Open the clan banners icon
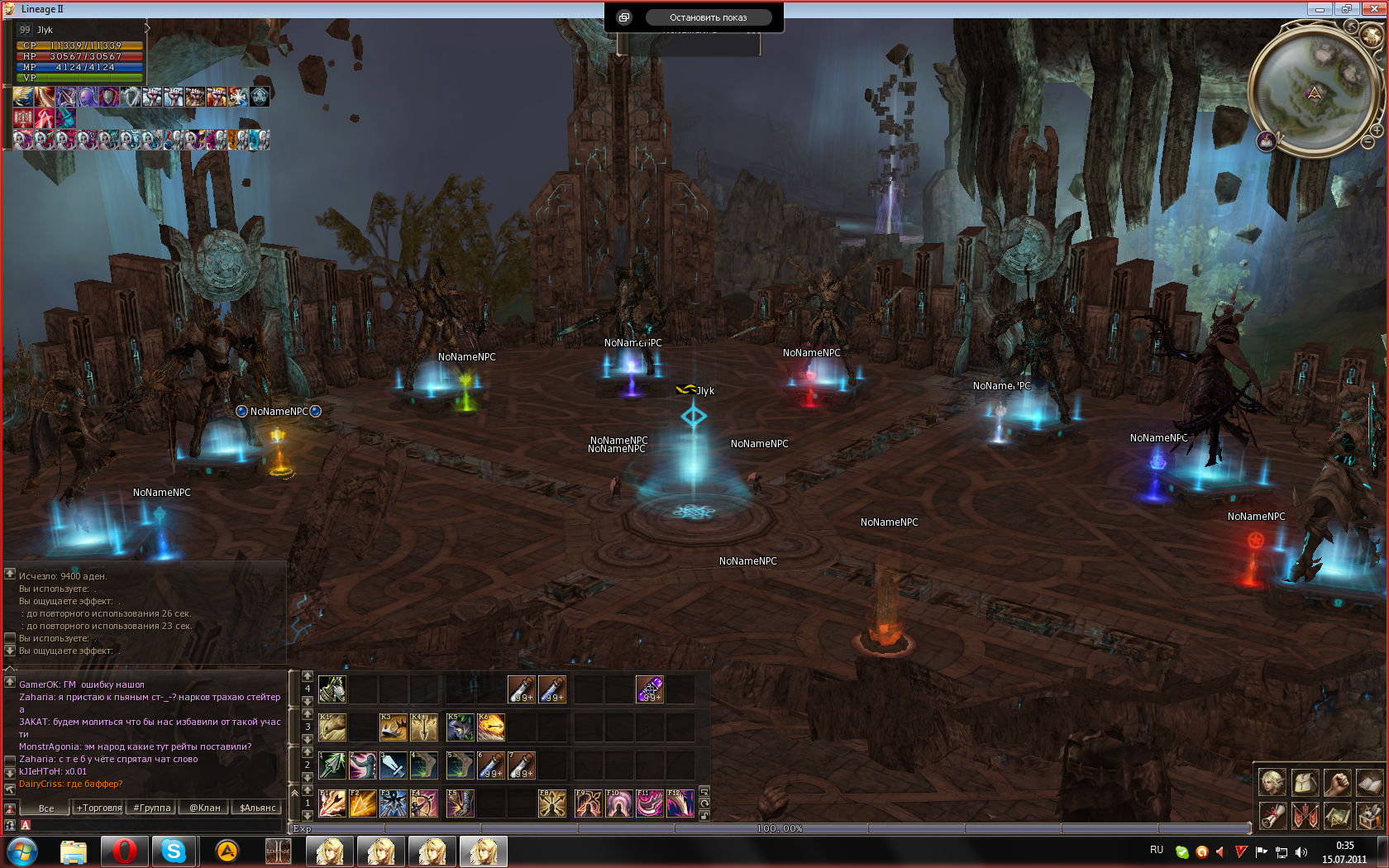 click(1305, 815)
